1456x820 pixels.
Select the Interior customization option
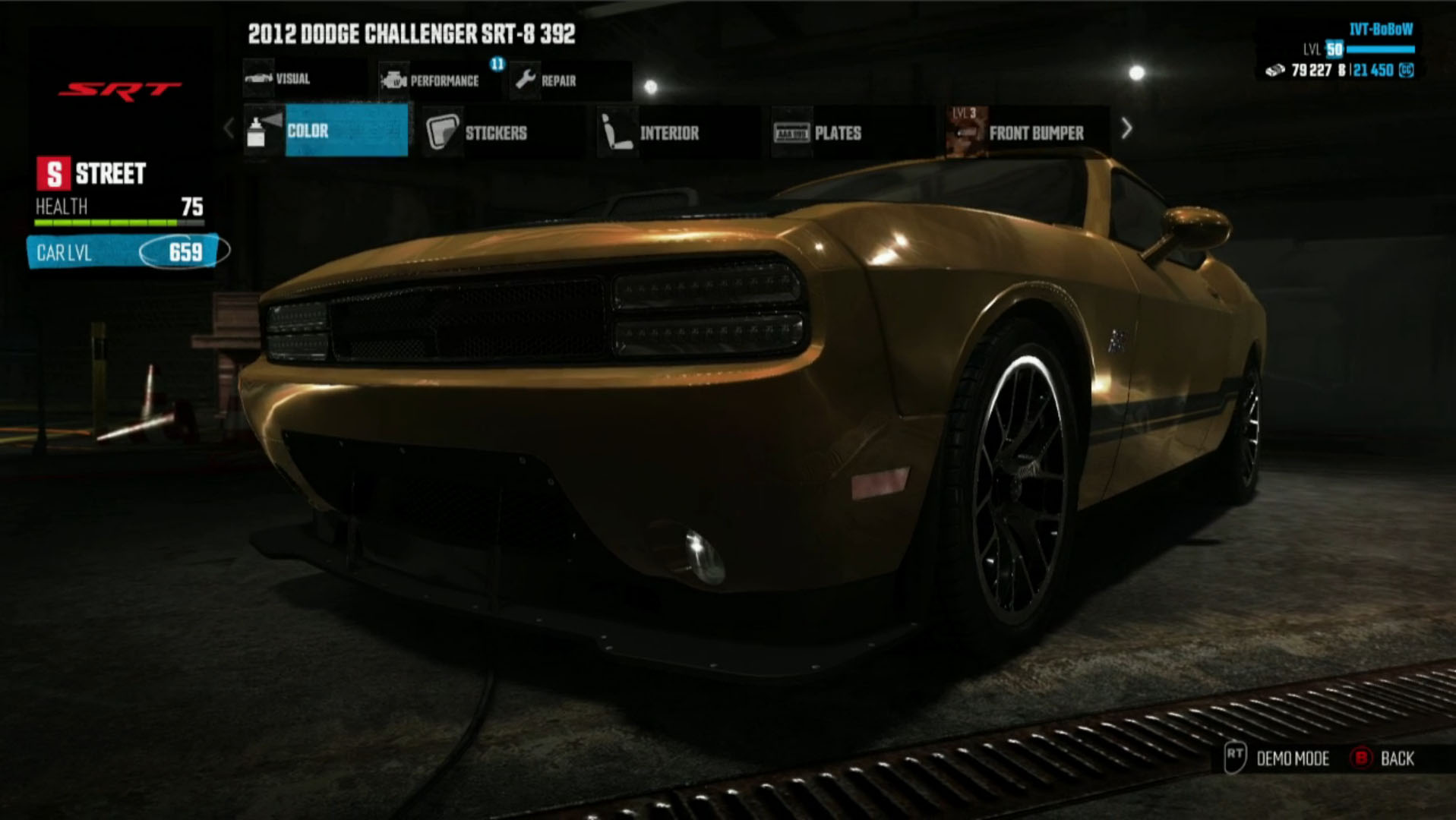click(667, 133)
